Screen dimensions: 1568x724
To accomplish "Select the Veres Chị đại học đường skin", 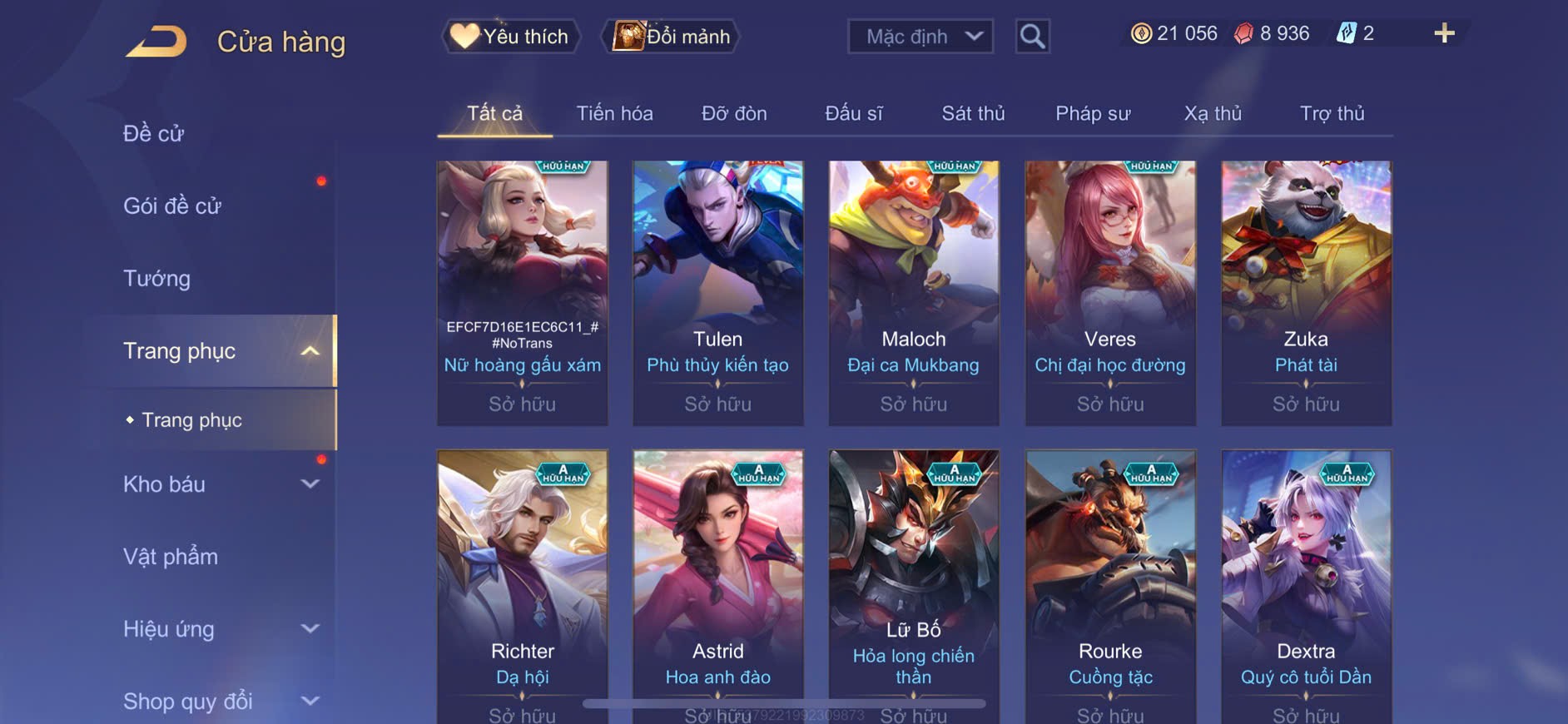I will point(1109,292).
